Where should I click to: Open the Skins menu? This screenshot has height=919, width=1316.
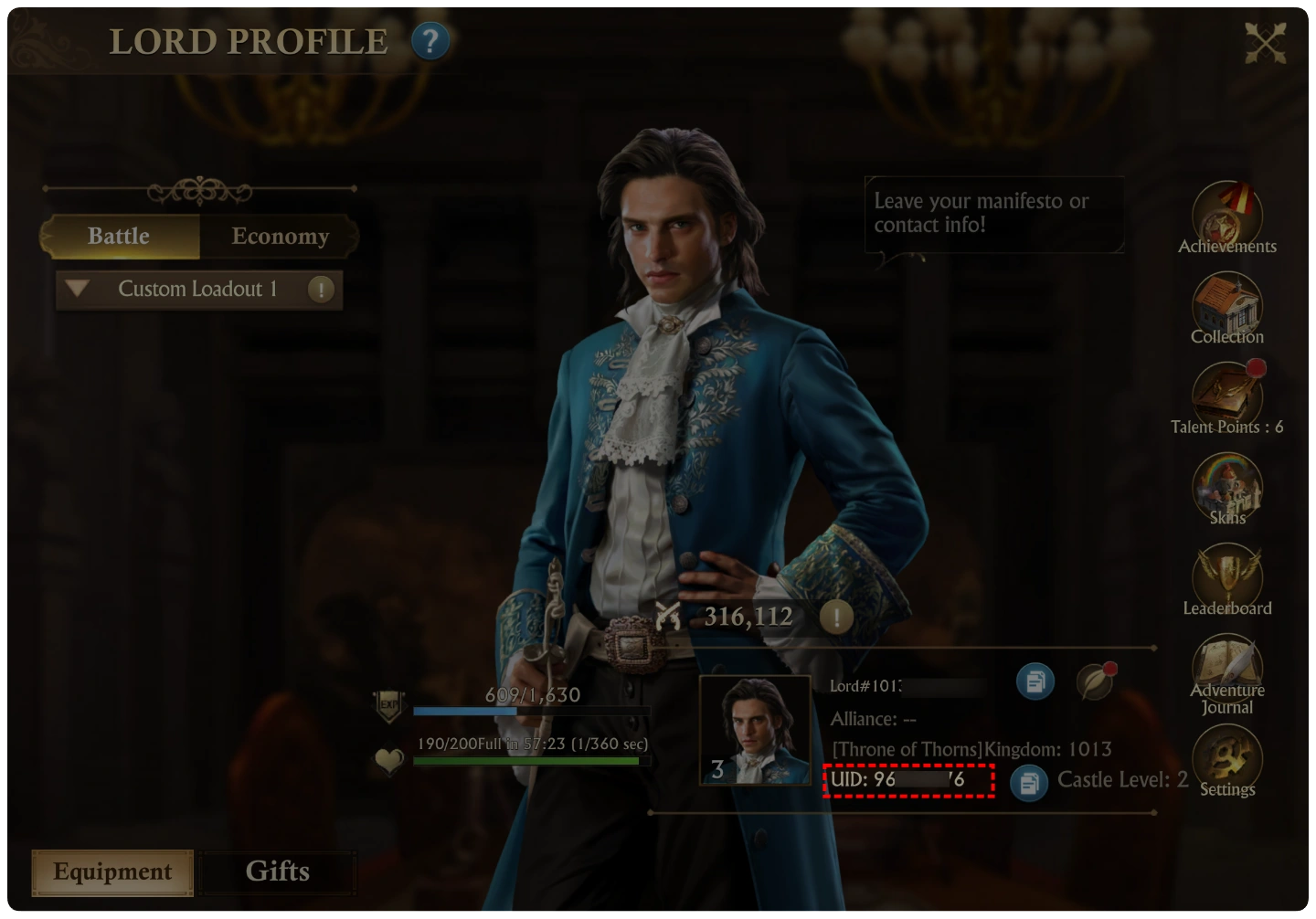(1226, 488)
